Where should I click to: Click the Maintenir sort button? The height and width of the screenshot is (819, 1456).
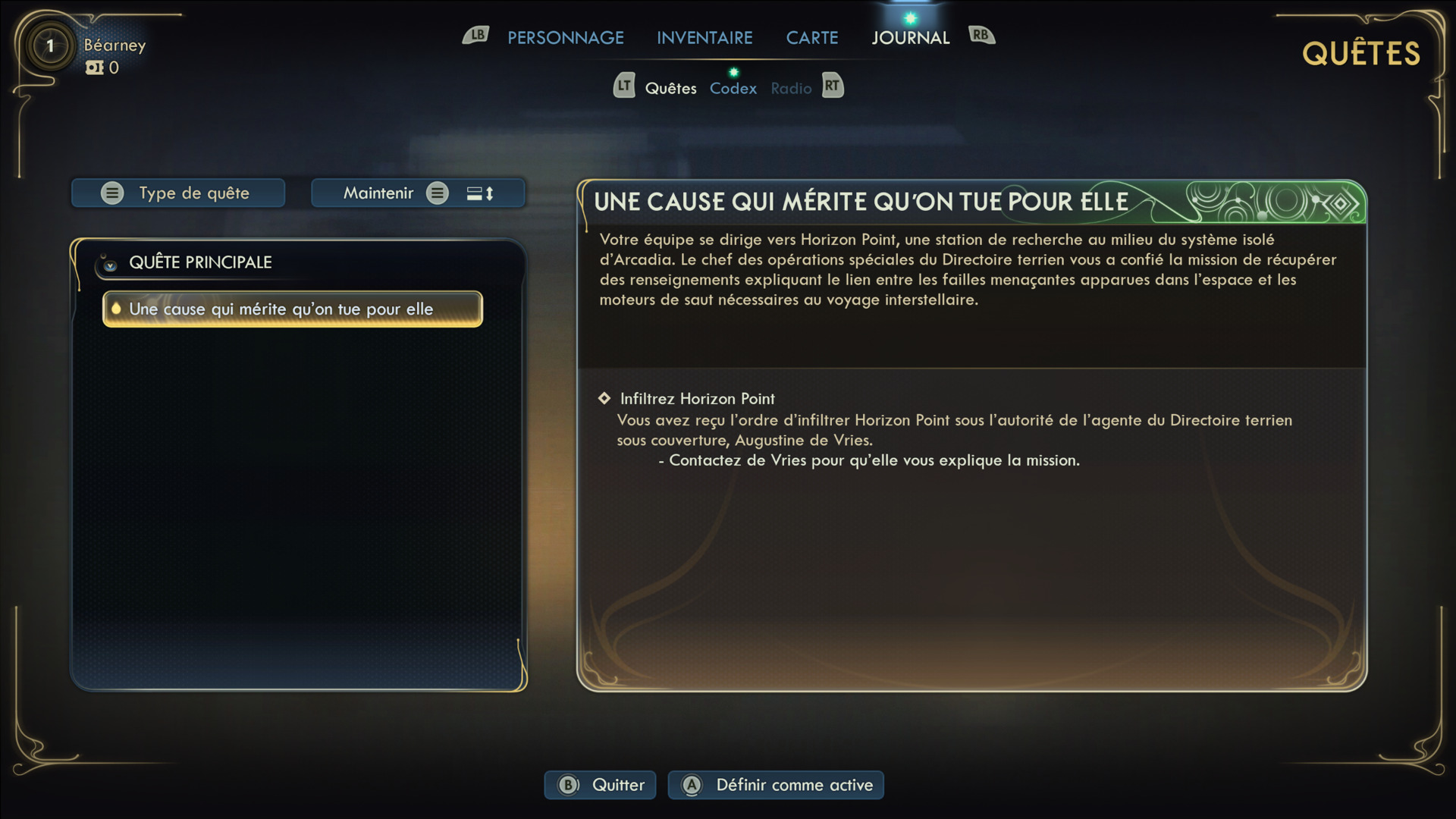point(418,193)
